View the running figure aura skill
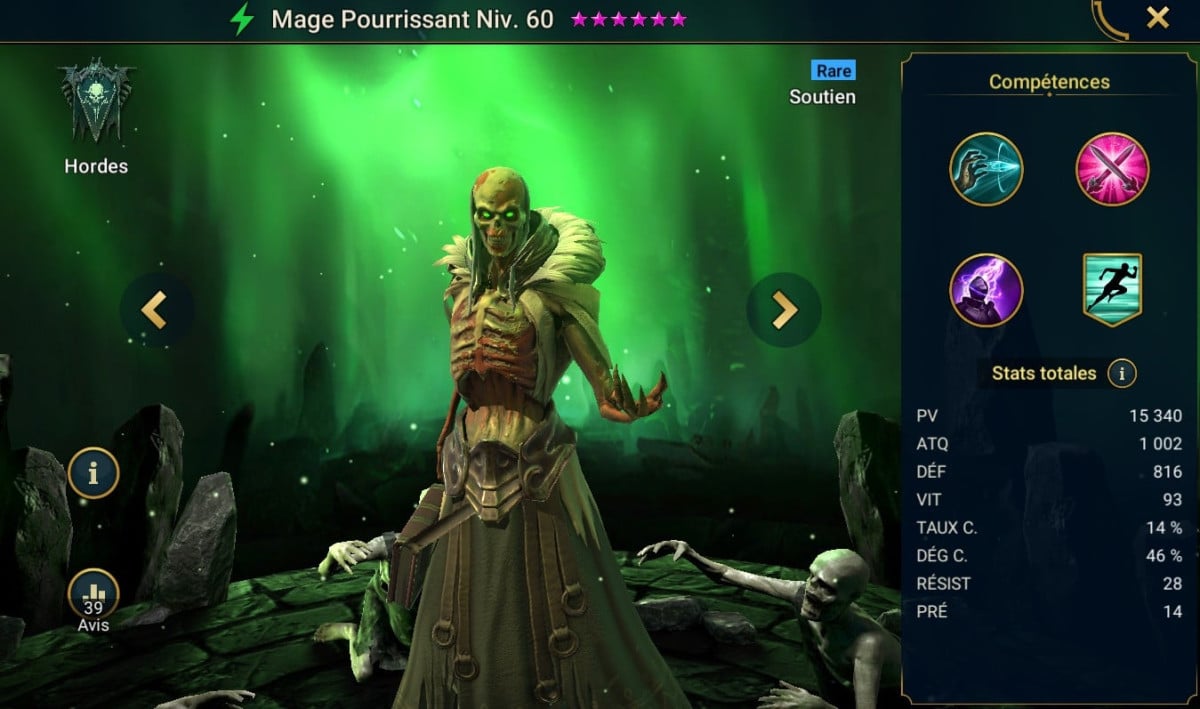Viewport: 1200px width, 709px height. tap(1112, 290)
